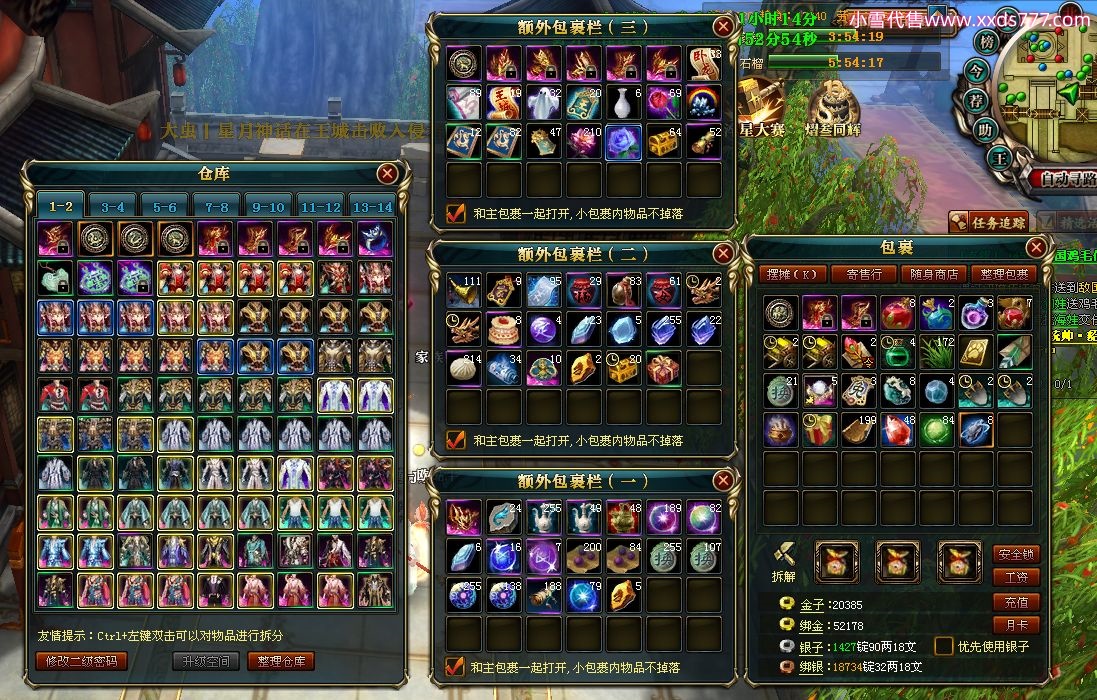
Task: Open the 充值 recharge button
Action: 1016,602
